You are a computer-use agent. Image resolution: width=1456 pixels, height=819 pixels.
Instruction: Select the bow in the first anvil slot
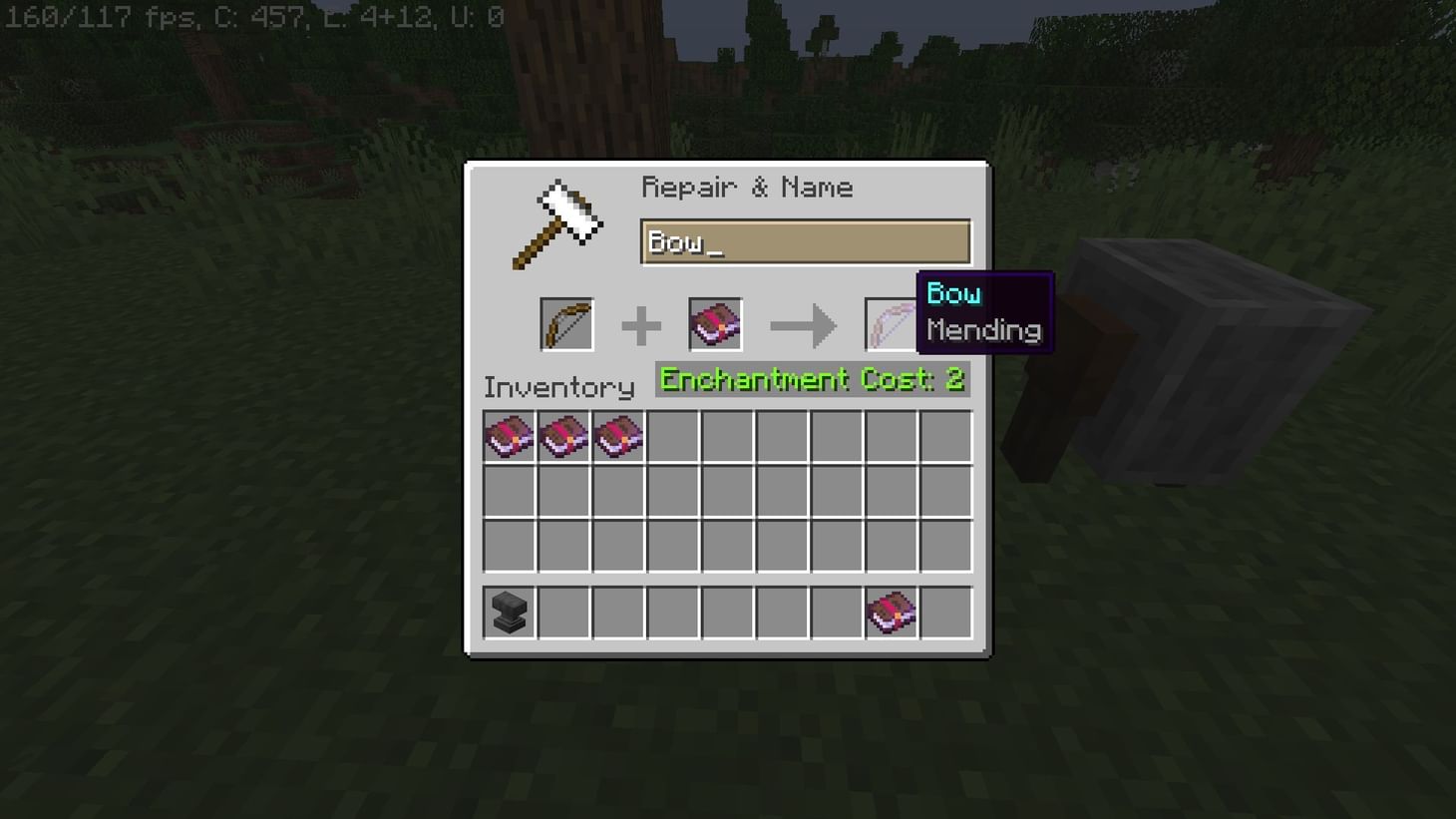[x=566, y=323]
